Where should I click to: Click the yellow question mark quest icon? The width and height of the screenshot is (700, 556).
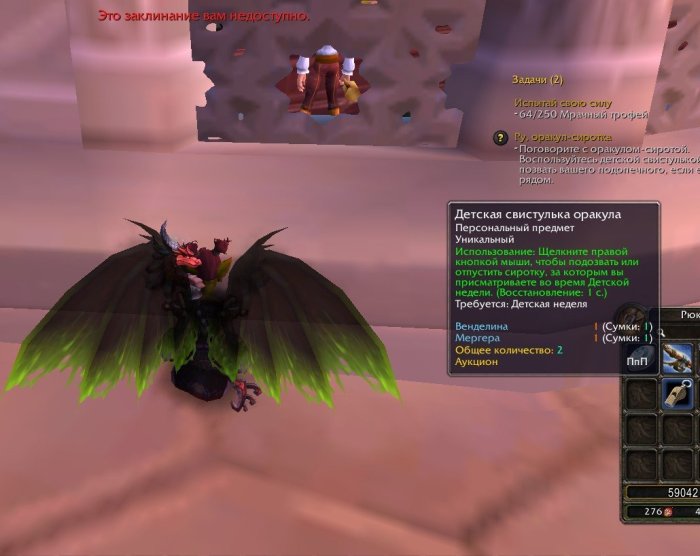tap(500, 138)
